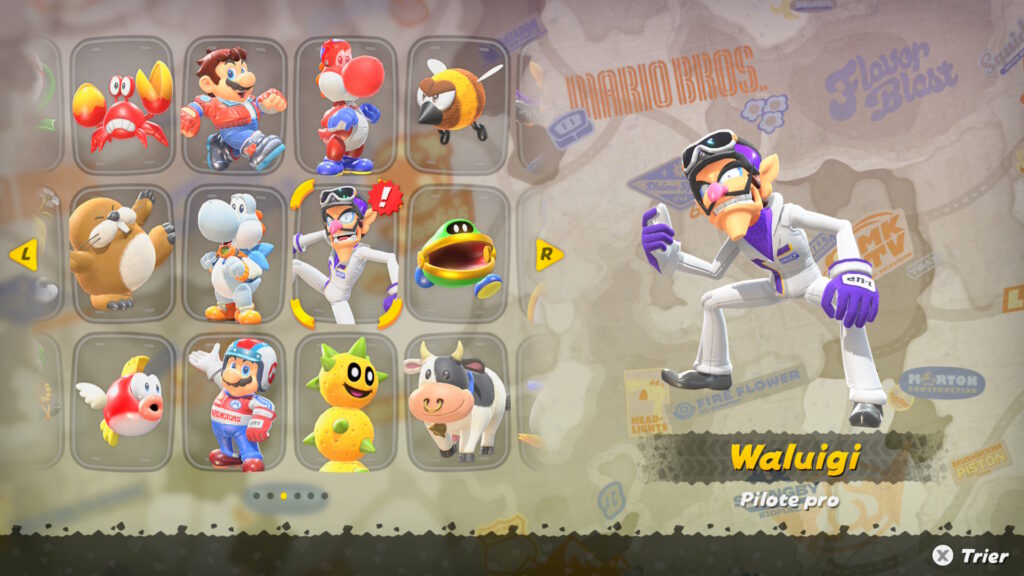Pick the highlighted Waluigi pro racer tile

[346, 254]
